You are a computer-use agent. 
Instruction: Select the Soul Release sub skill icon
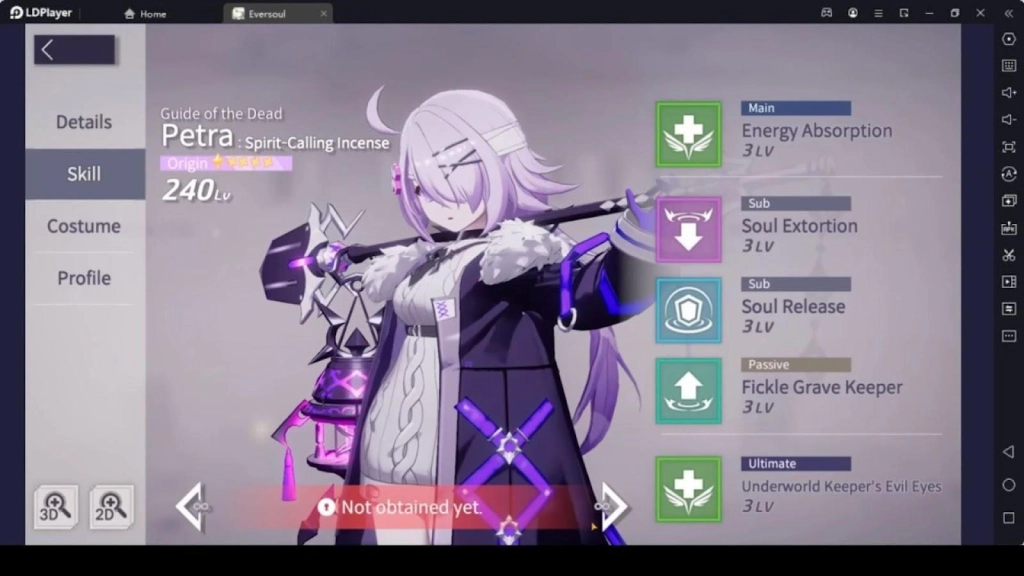(688, 310)
